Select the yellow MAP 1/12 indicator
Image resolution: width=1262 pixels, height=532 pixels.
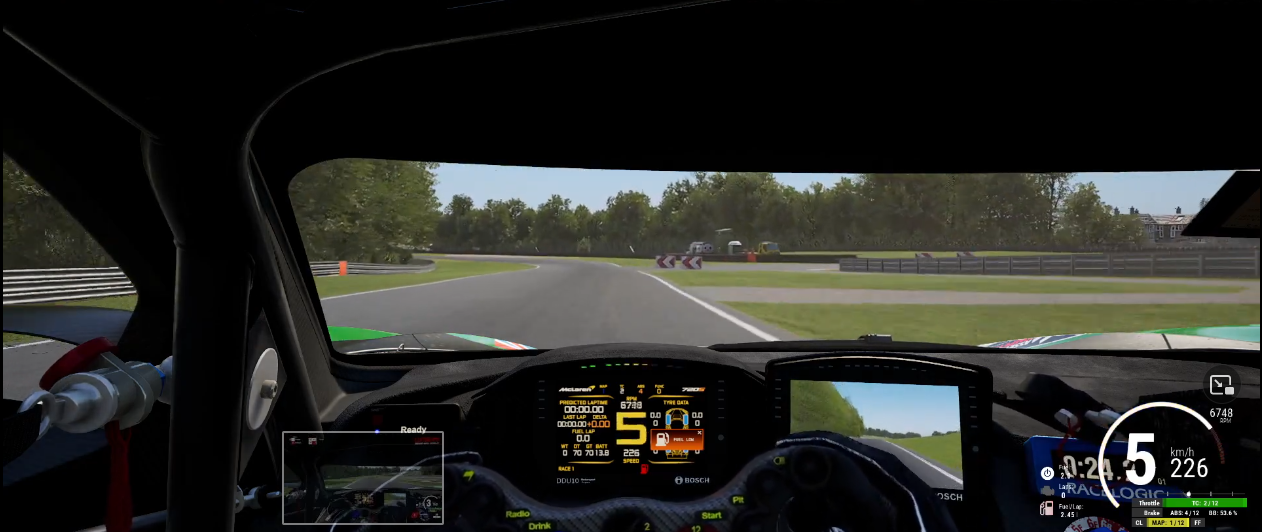(x=1168, y=522)
